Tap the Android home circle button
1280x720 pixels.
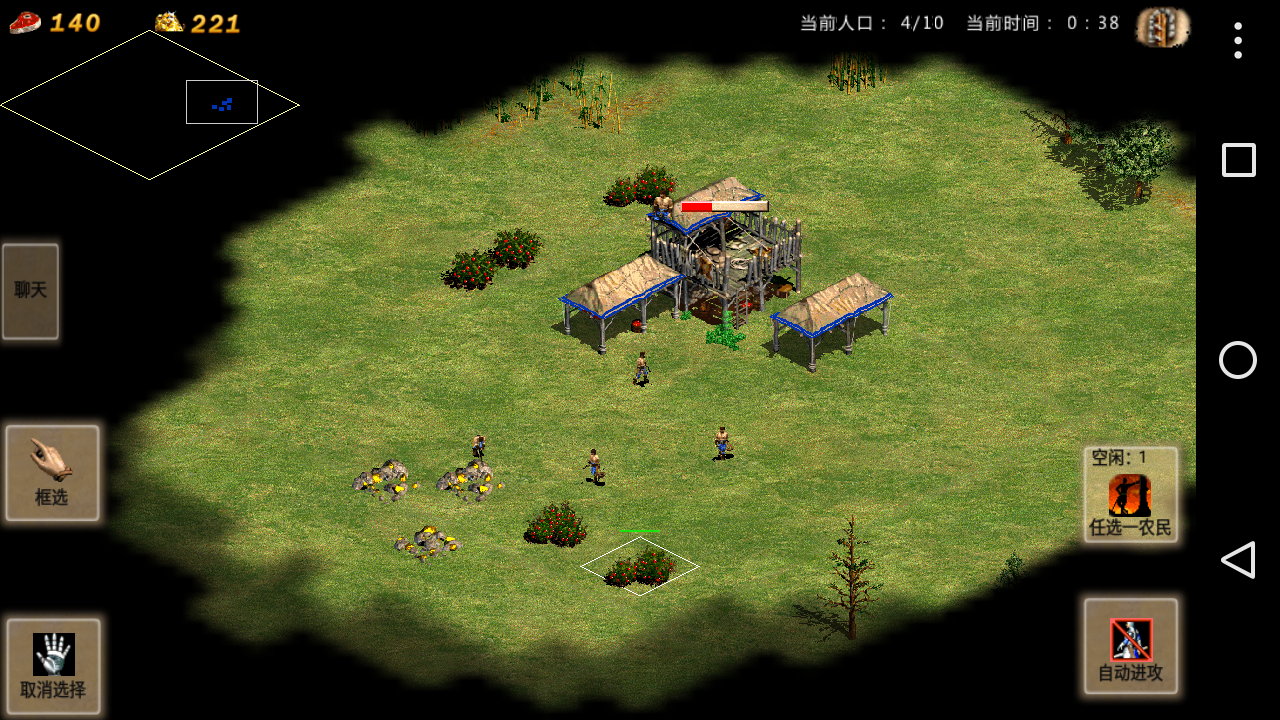[x=1238, y=360]
